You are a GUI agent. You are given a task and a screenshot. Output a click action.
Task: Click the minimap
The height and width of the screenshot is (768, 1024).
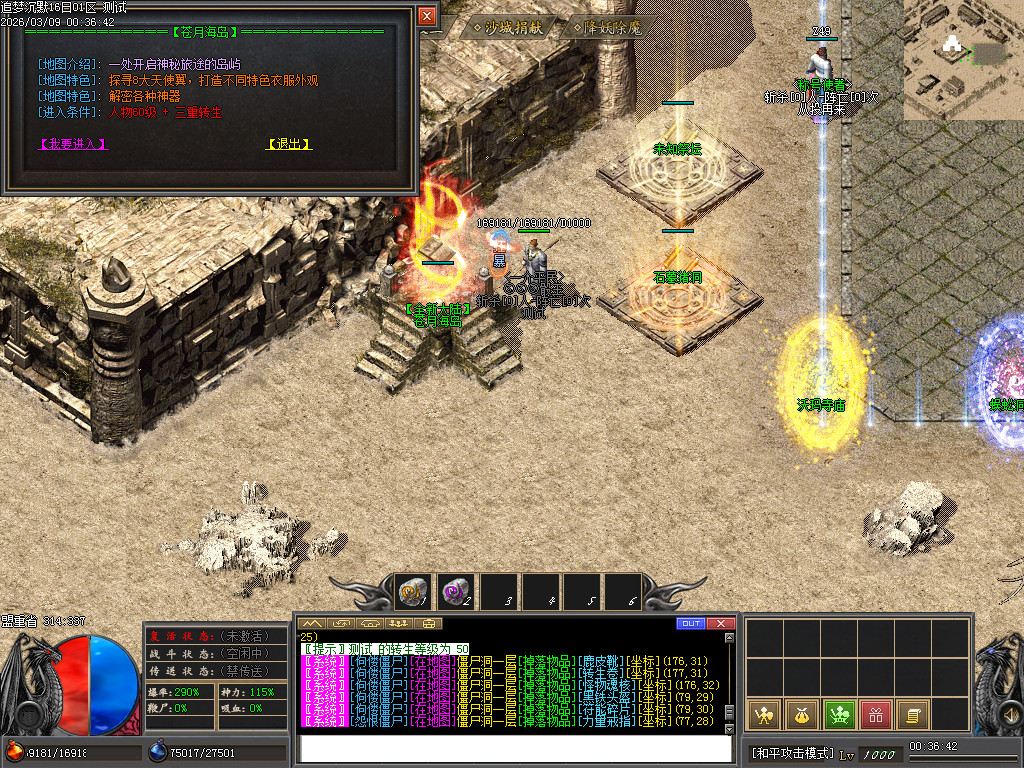click(963, 60)
